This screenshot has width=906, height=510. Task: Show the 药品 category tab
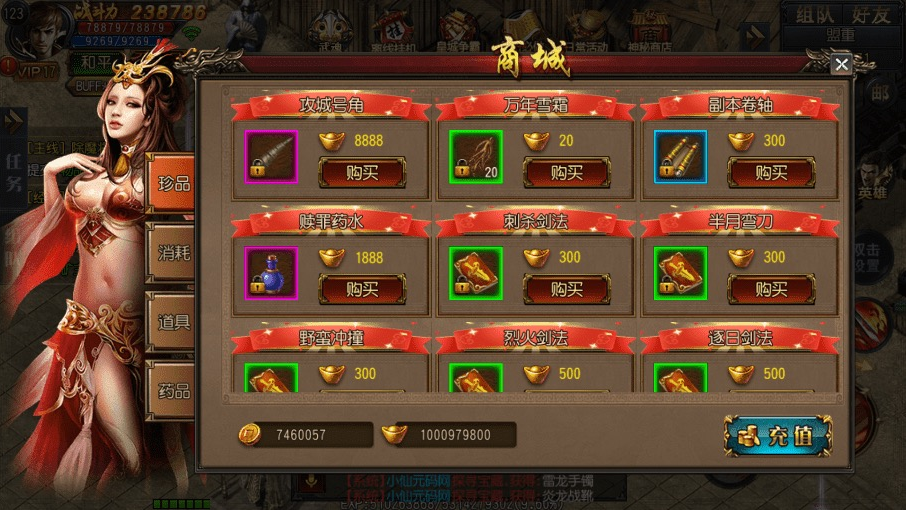click(x=173, y=390)
